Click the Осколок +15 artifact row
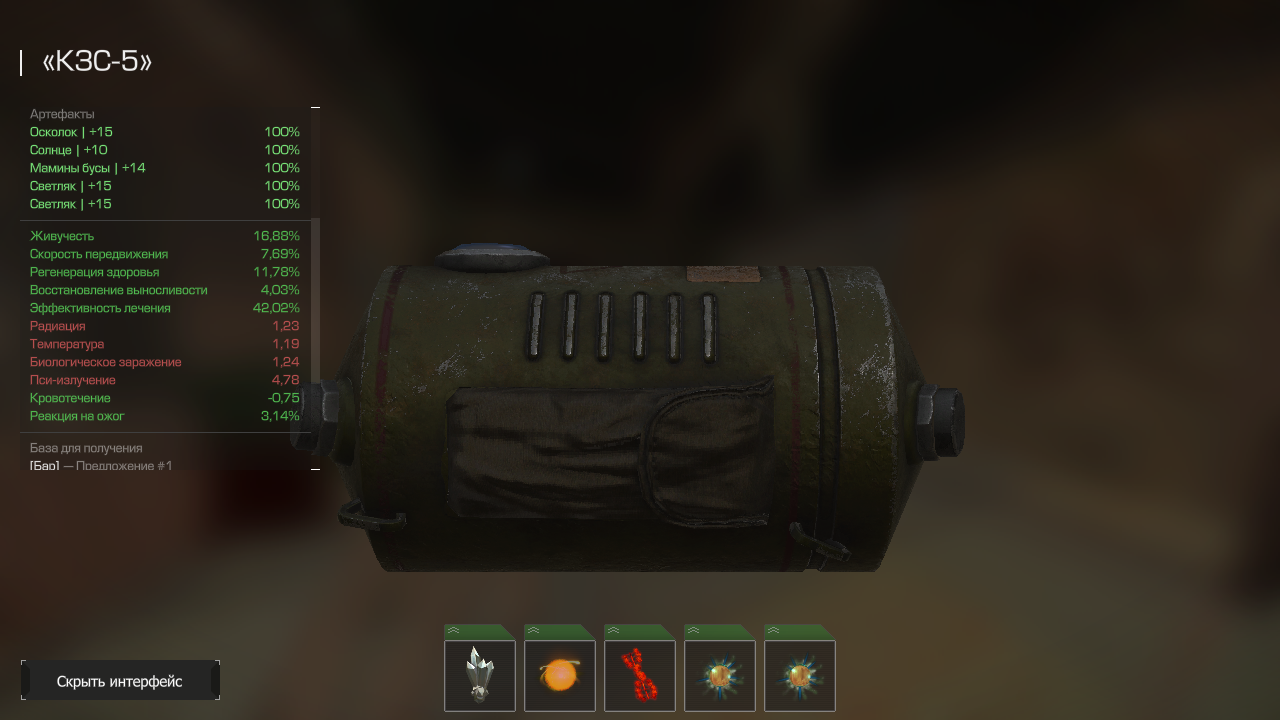The width and height of the screenshot is (1280, 720). tap(165, 132)
